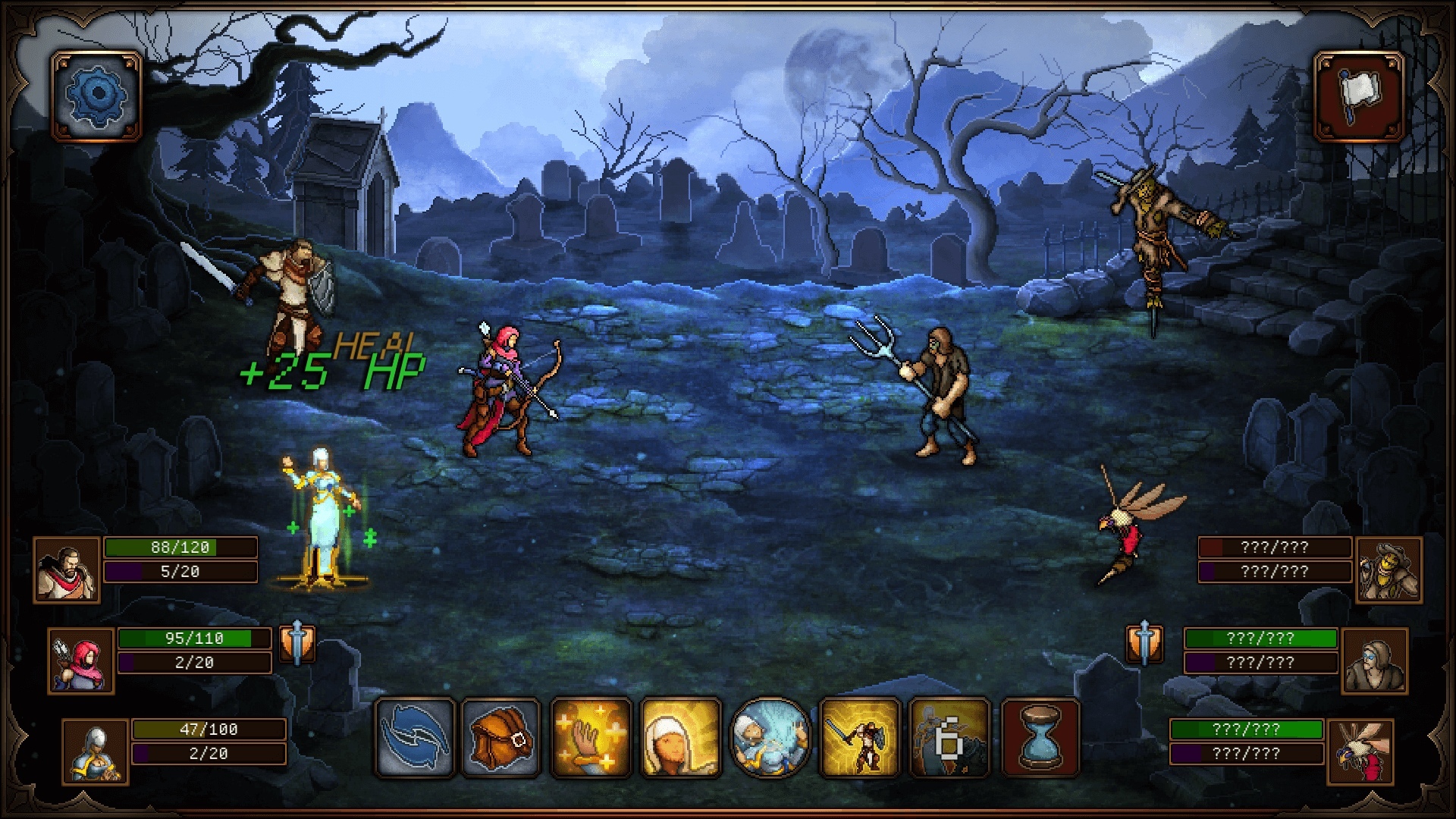The width and height of the screenshot is (1456, 819).
Task: Click the archer's sword-and-shield status icon
Action: point(297,644)
